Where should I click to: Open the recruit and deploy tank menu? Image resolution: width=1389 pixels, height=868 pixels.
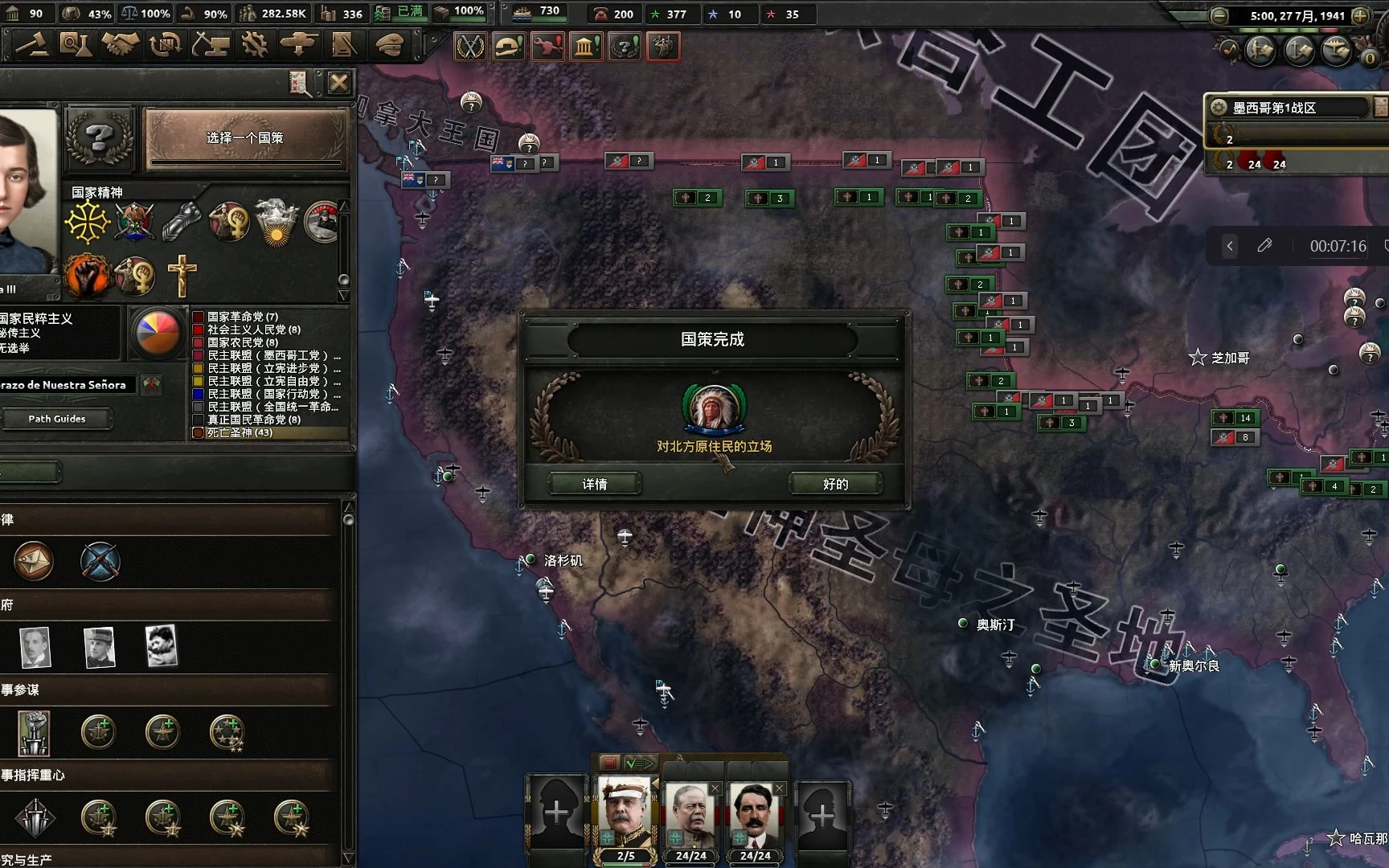(x=299, y=45)
